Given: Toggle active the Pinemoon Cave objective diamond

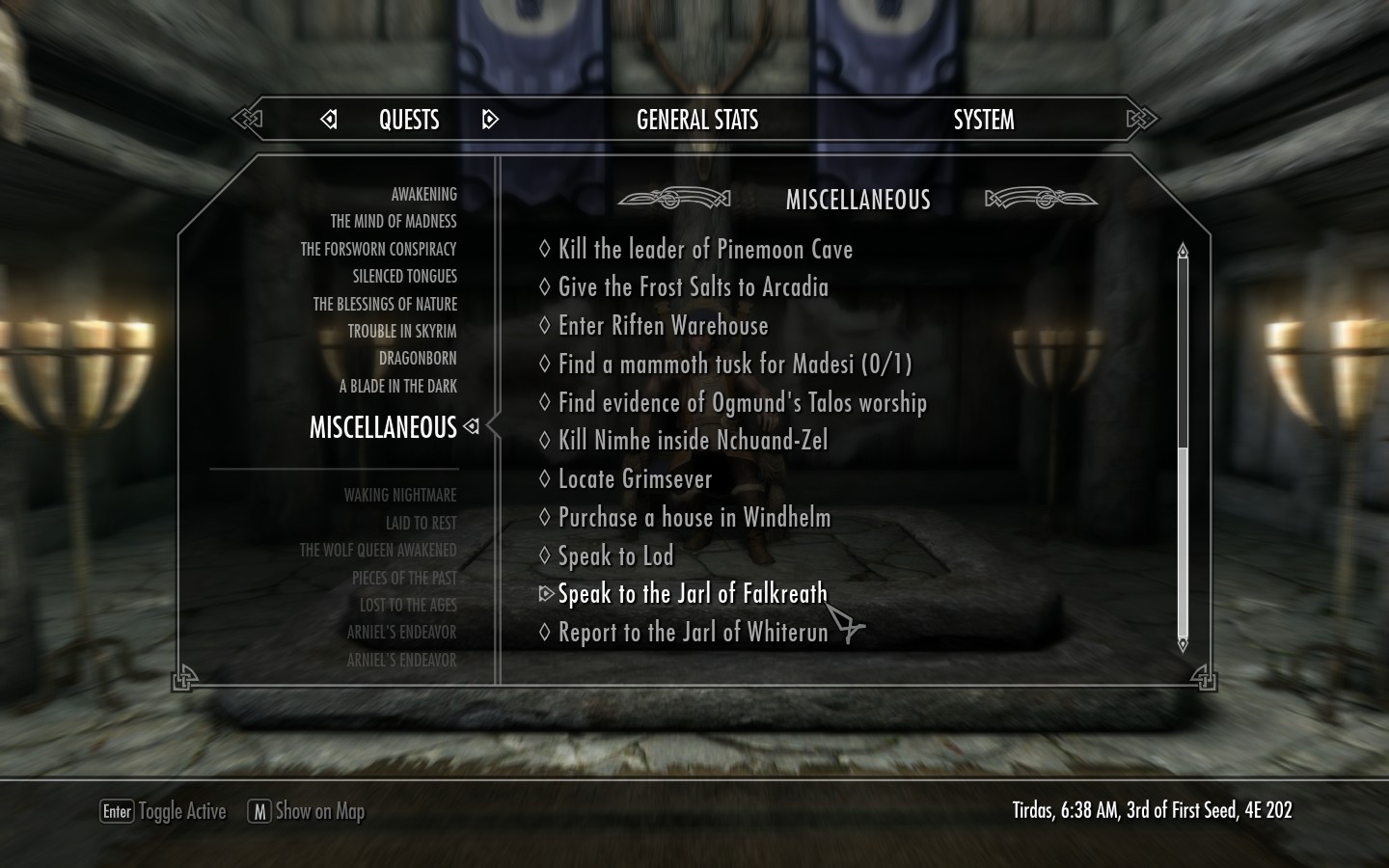Looking at the screenshot, I should [546, 249].
